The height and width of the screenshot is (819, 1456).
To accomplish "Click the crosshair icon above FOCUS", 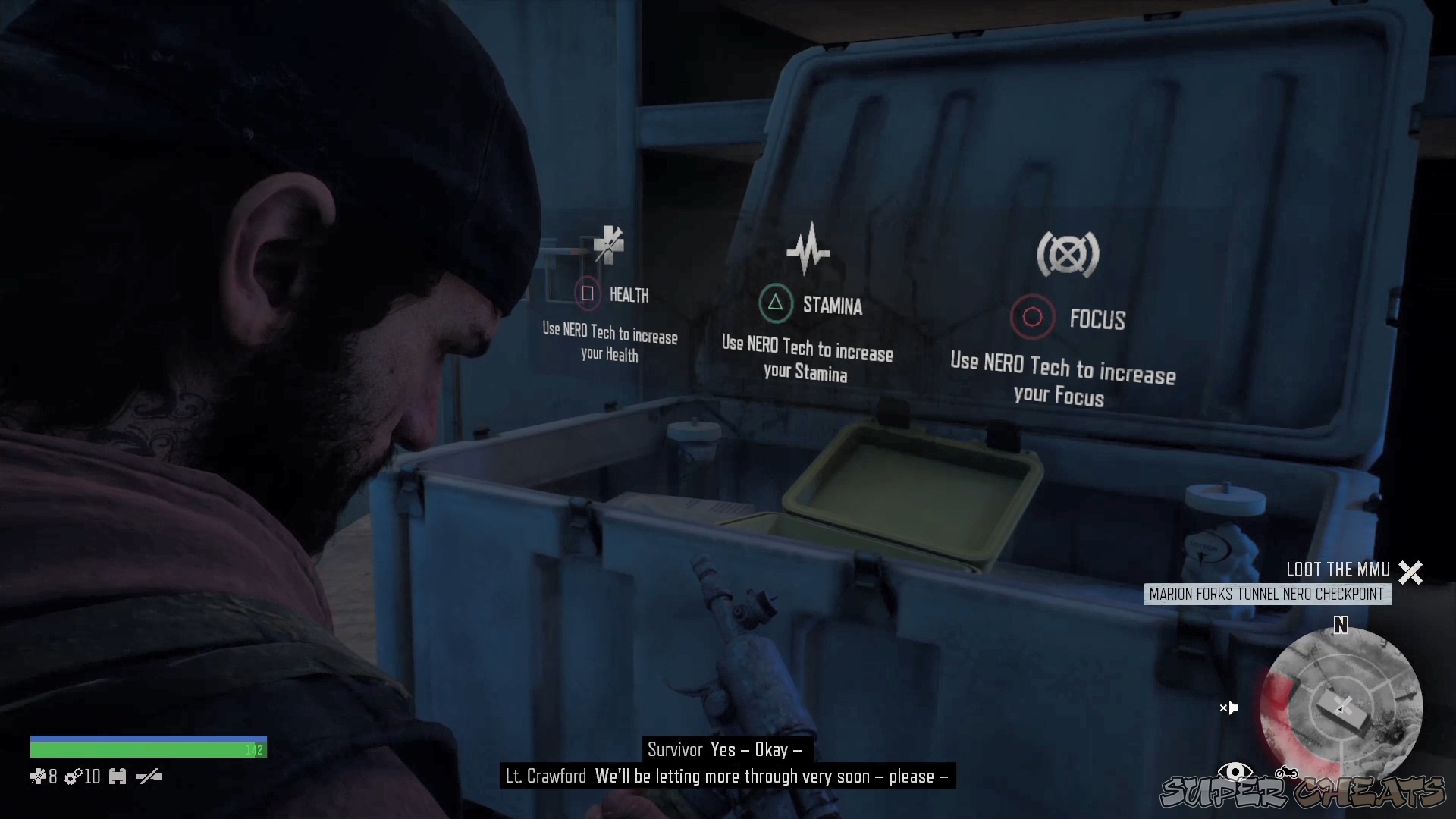I will pyautogui.click(x=1068, y=254).
